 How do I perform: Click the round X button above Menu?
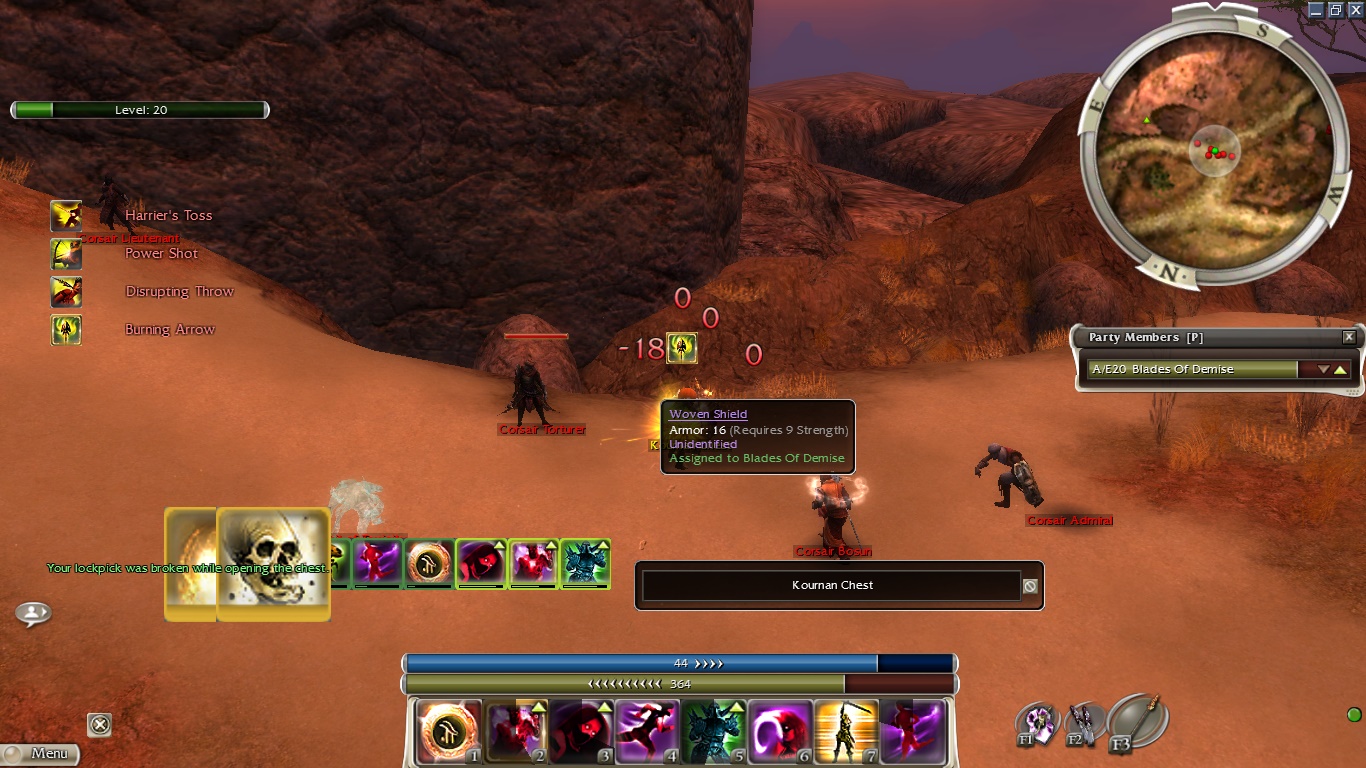pos(99,725)
